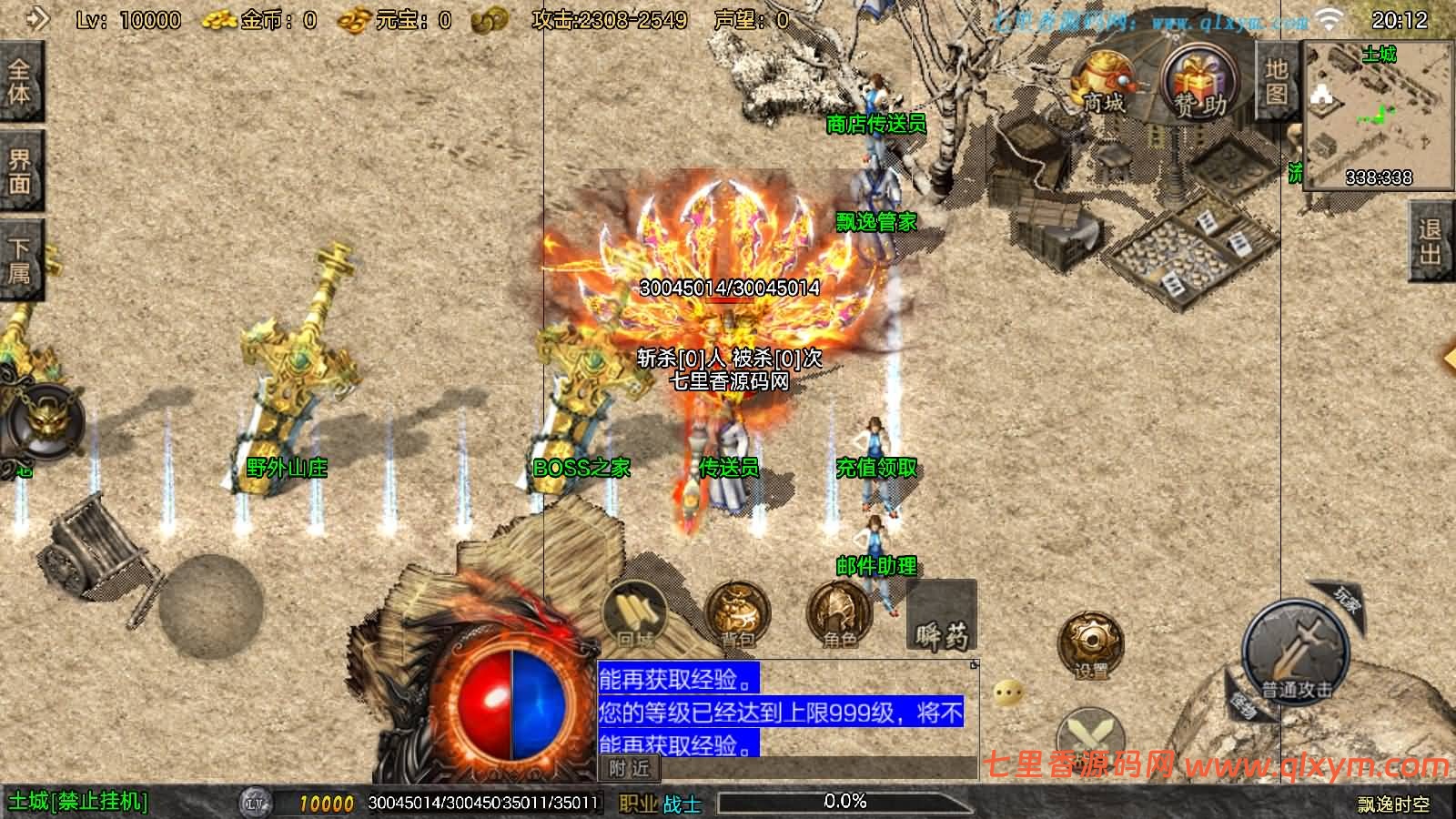Click the arrow icon beside the level

pos(36,18)
